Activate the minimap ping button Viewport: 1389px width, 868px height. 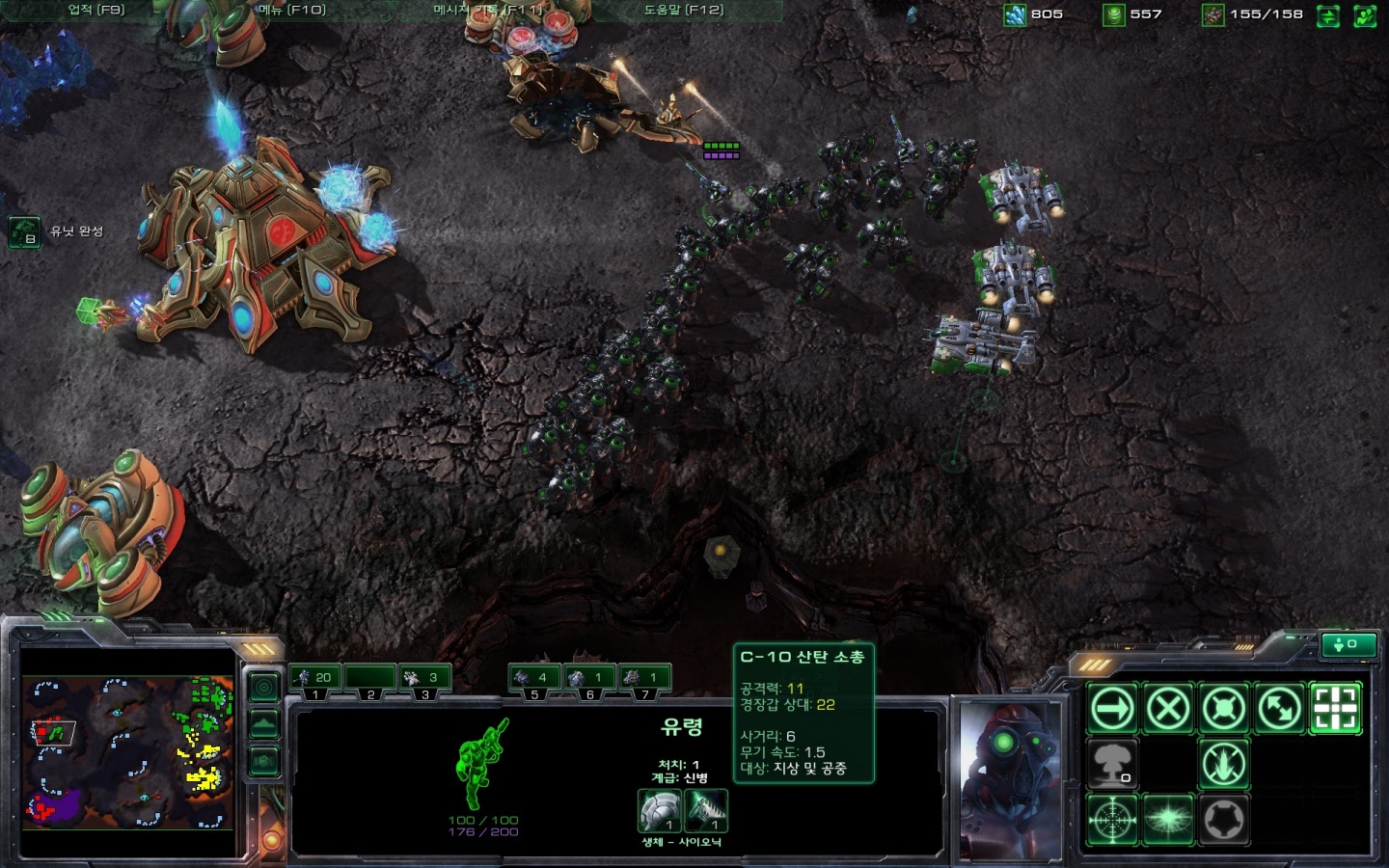tap(264, 687)
